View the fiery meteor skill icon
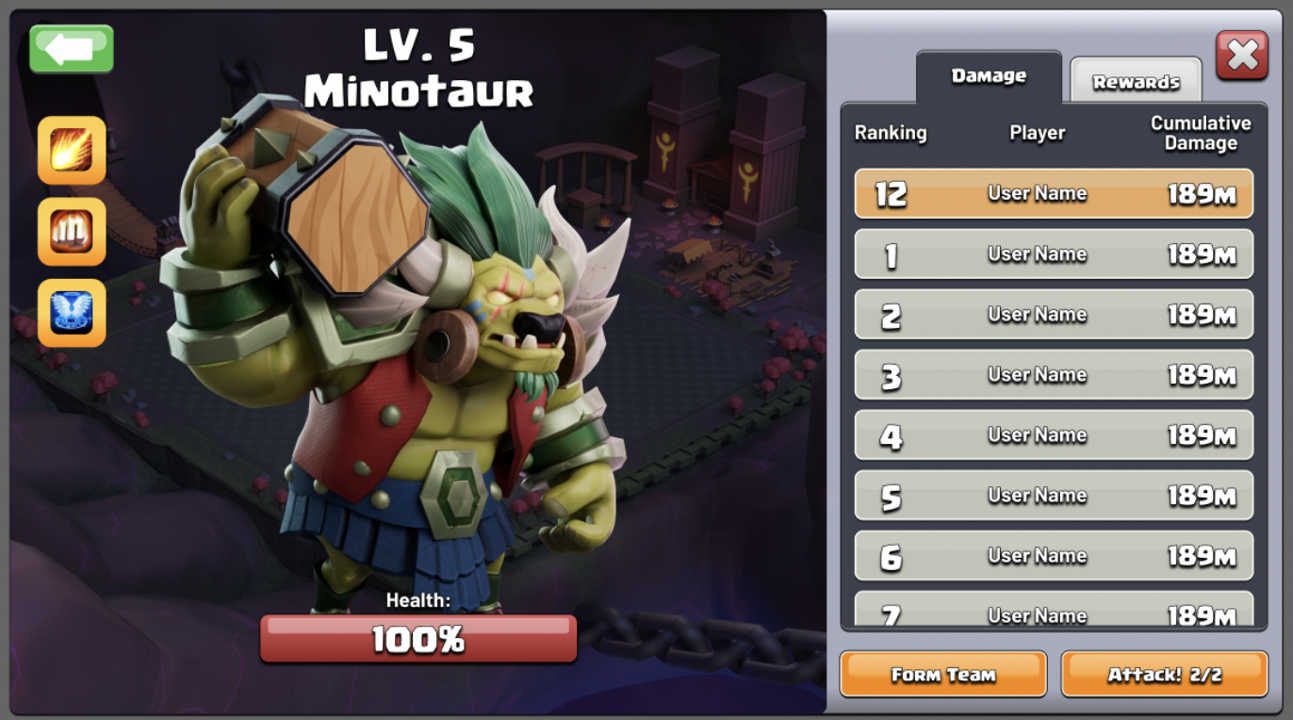1293x720 pixels. (x=72, y=151)
